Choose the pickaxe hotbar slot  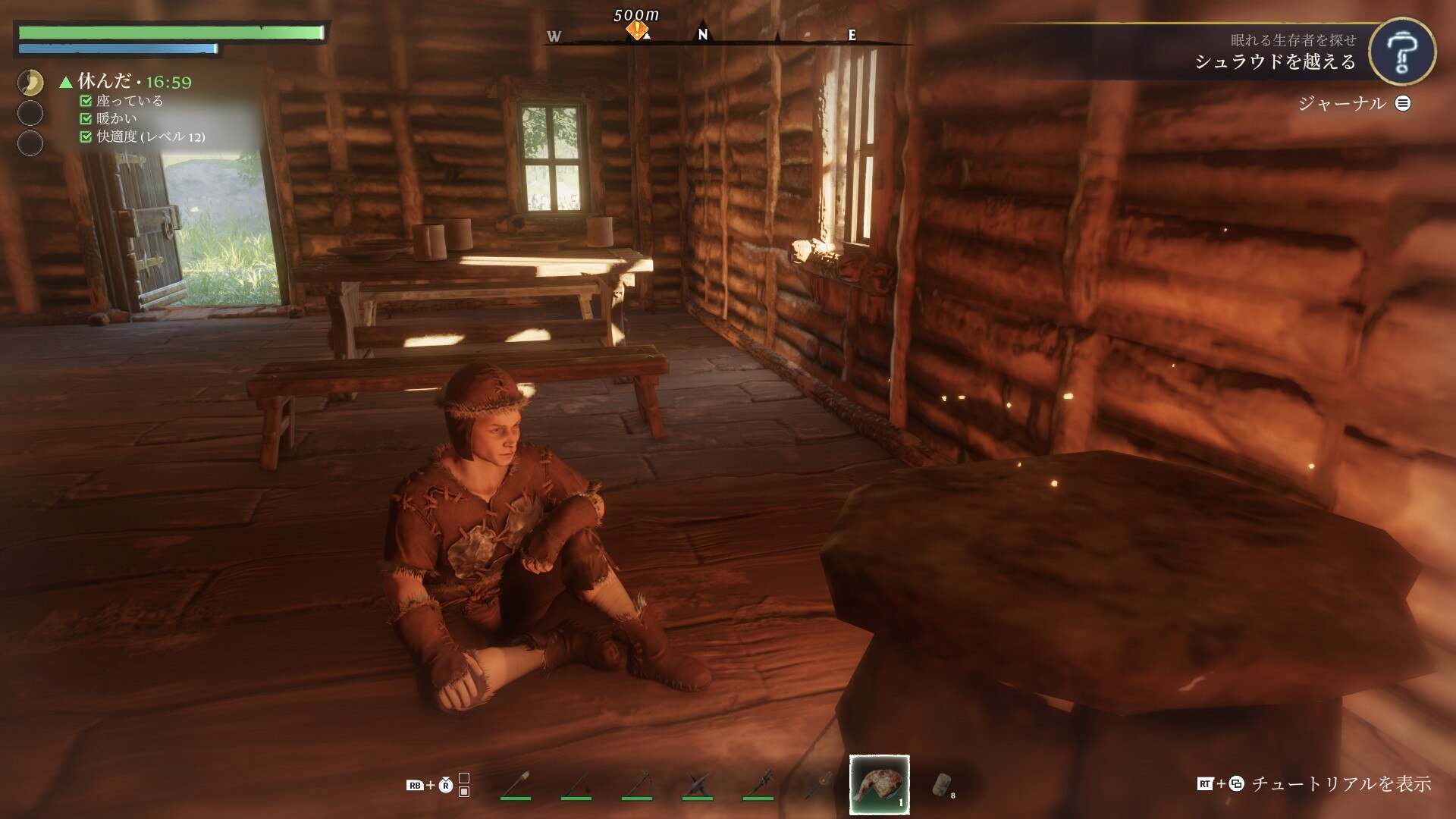[x=636, y=784]
